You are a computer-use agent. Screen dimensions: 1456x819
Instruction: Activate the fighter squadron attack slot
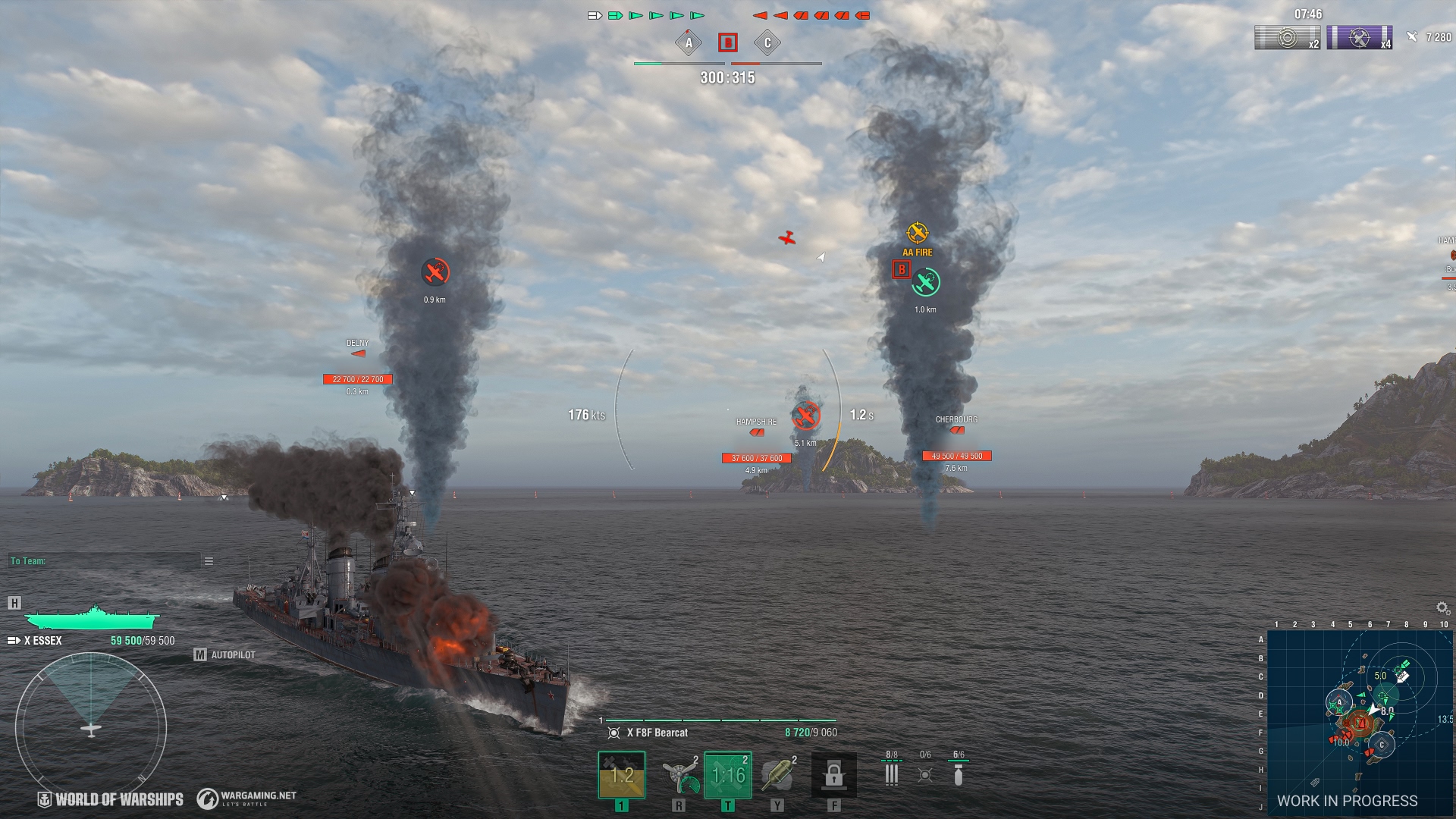tap(621, 775)
